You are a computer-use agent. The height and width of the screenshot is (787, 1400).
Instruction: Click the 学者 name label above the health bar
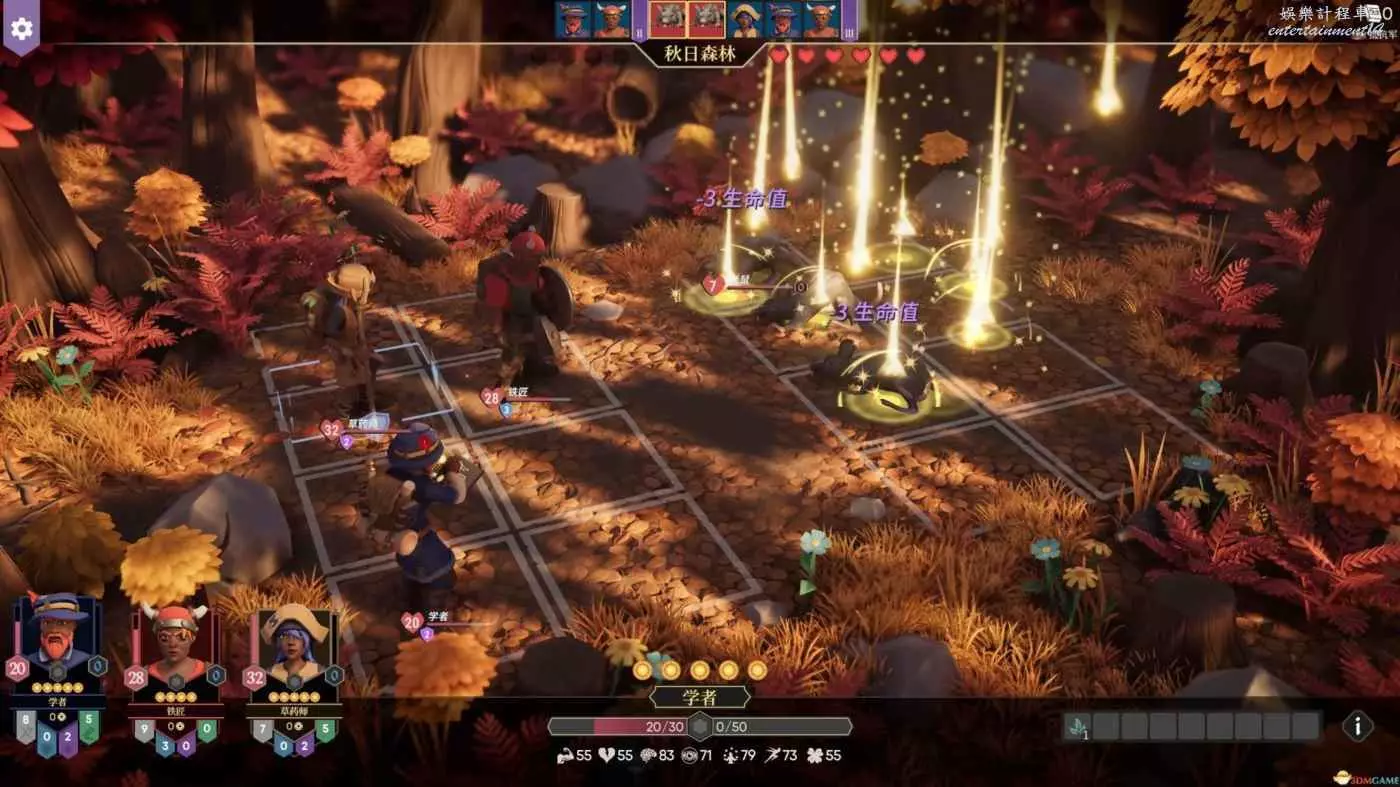[x=700, y=697]
